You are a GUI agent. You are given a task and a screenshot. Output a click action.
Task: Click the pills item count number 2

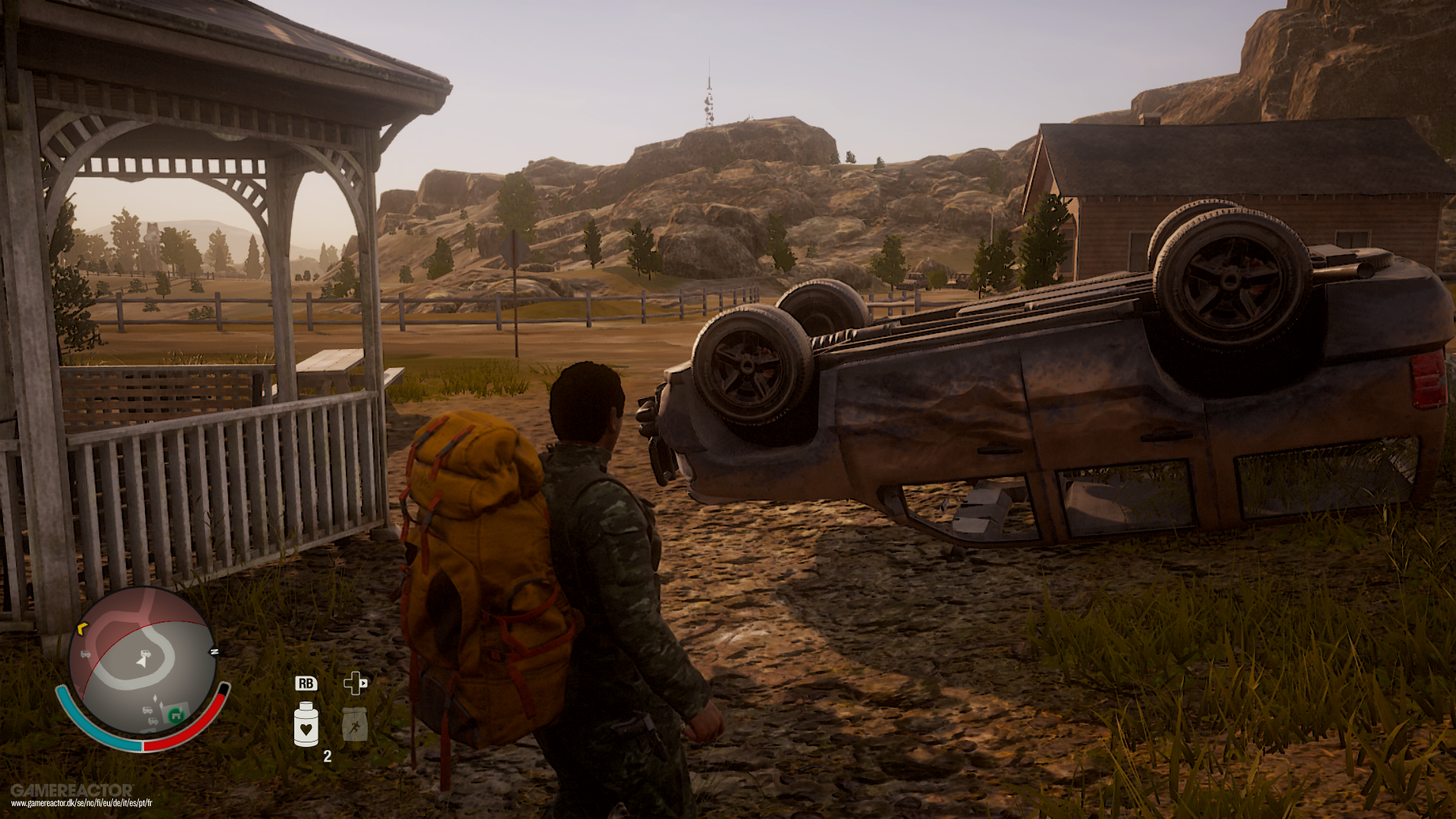click(327, 756)
